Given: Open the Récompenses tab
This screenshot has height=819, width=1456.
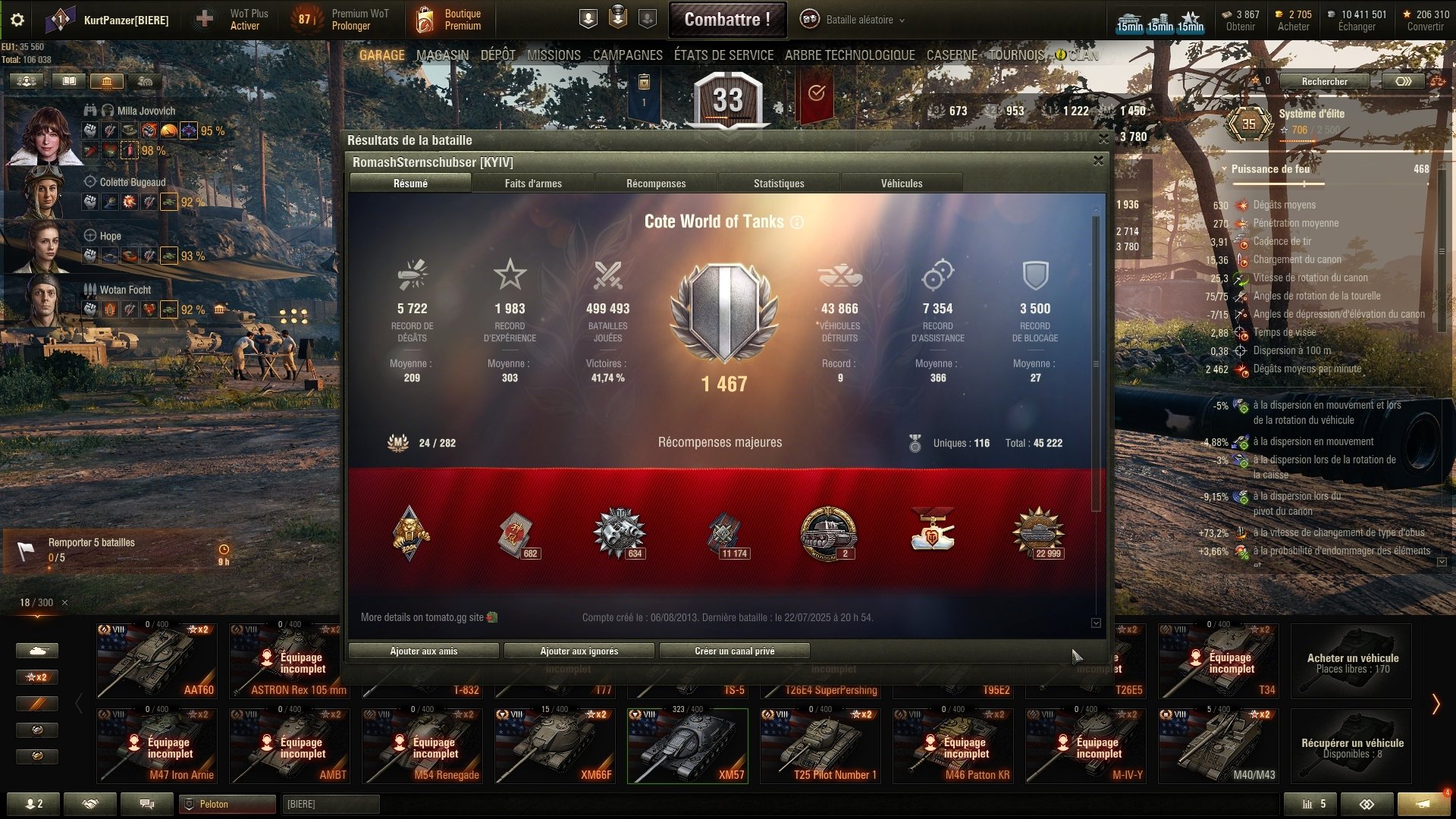Looking at the screenshot, I should click(656, 184).
